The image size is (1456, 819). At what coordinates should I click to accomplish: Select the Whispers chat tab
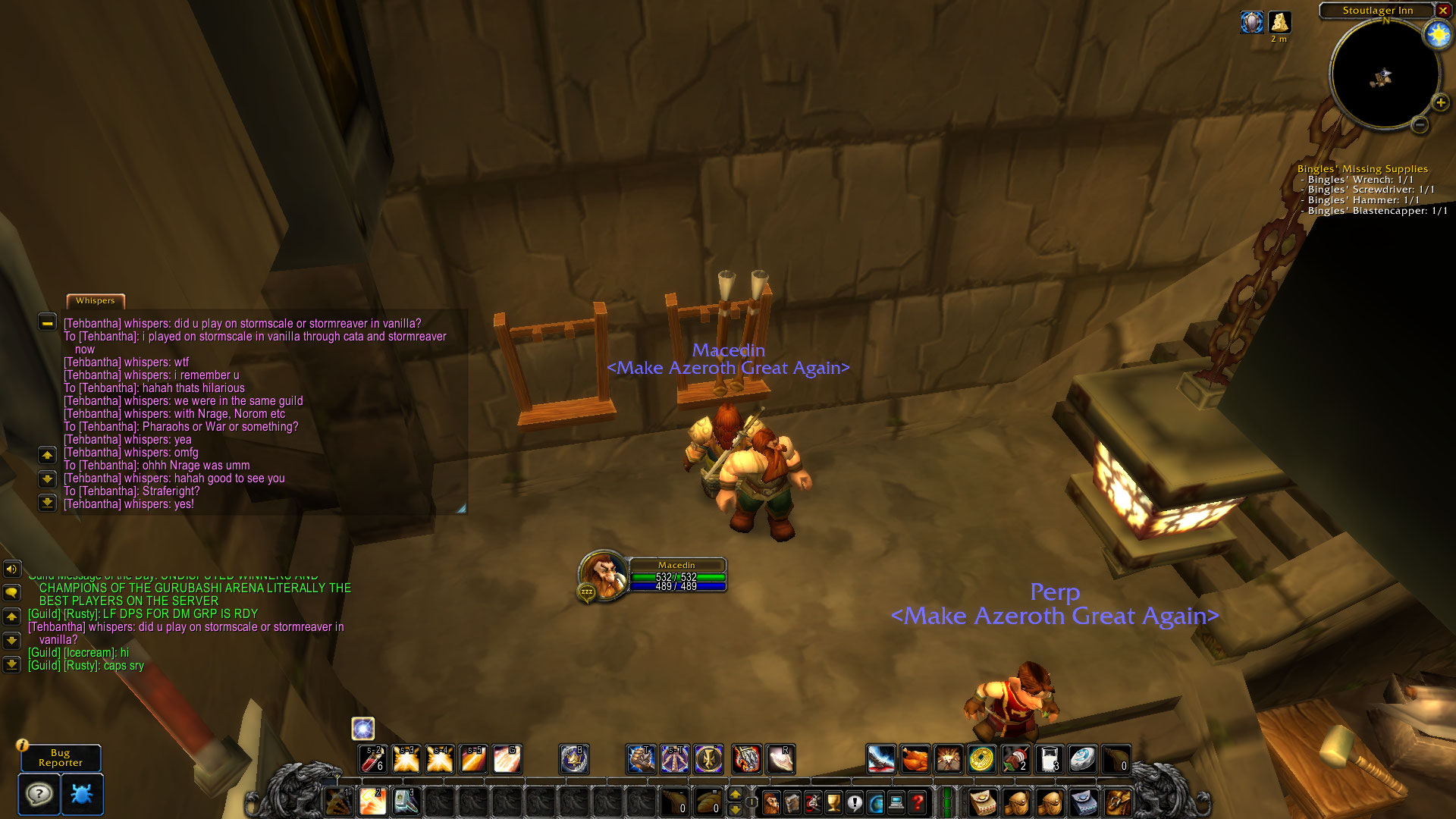tap(96, 301)
